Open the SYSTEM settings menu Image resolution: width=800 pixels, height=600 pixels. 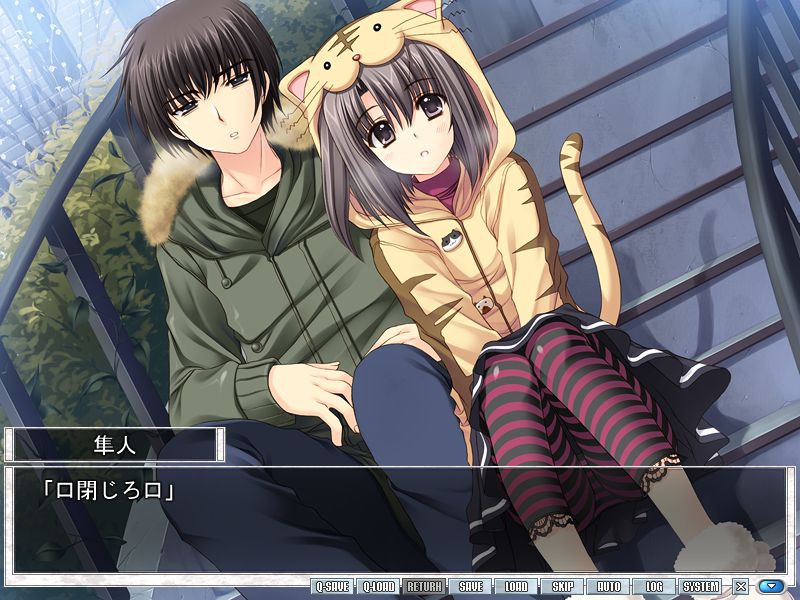pyautogui.click(x=701, y=586)
